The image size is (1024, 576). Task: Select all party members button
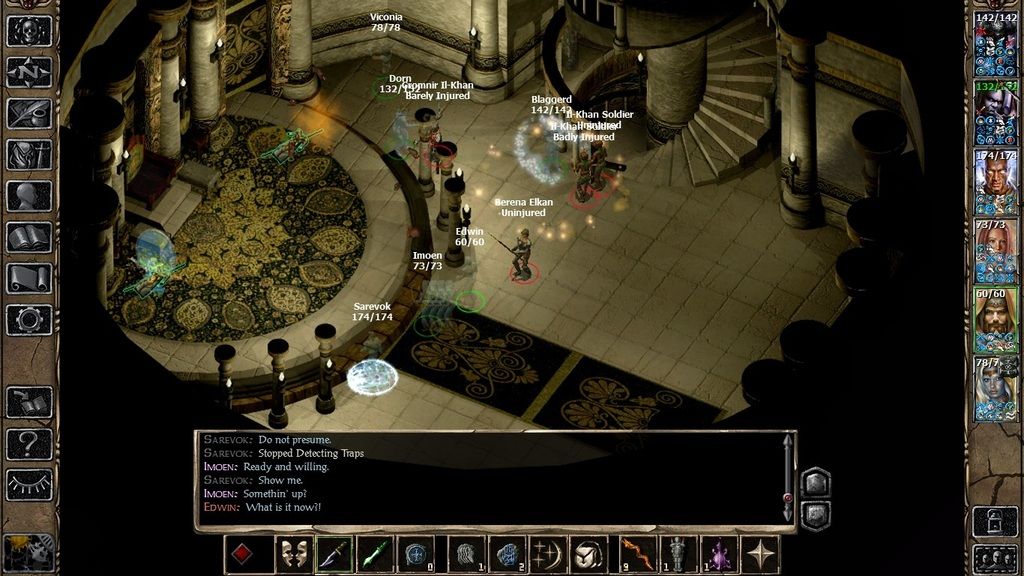coord(995,557)
